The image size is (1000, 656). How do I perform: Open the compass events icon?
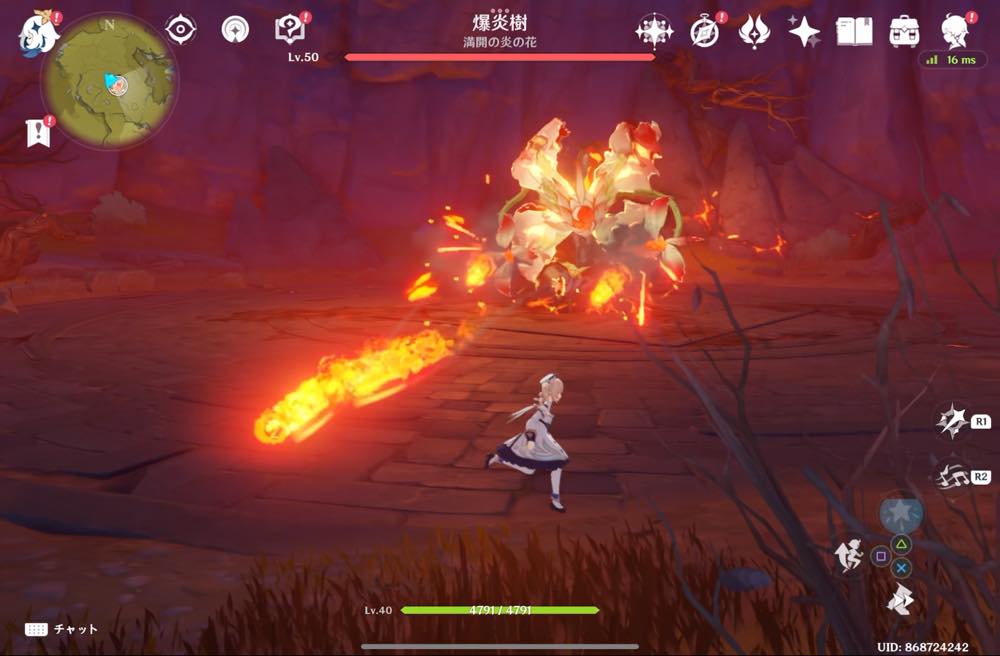pos(704,31)
